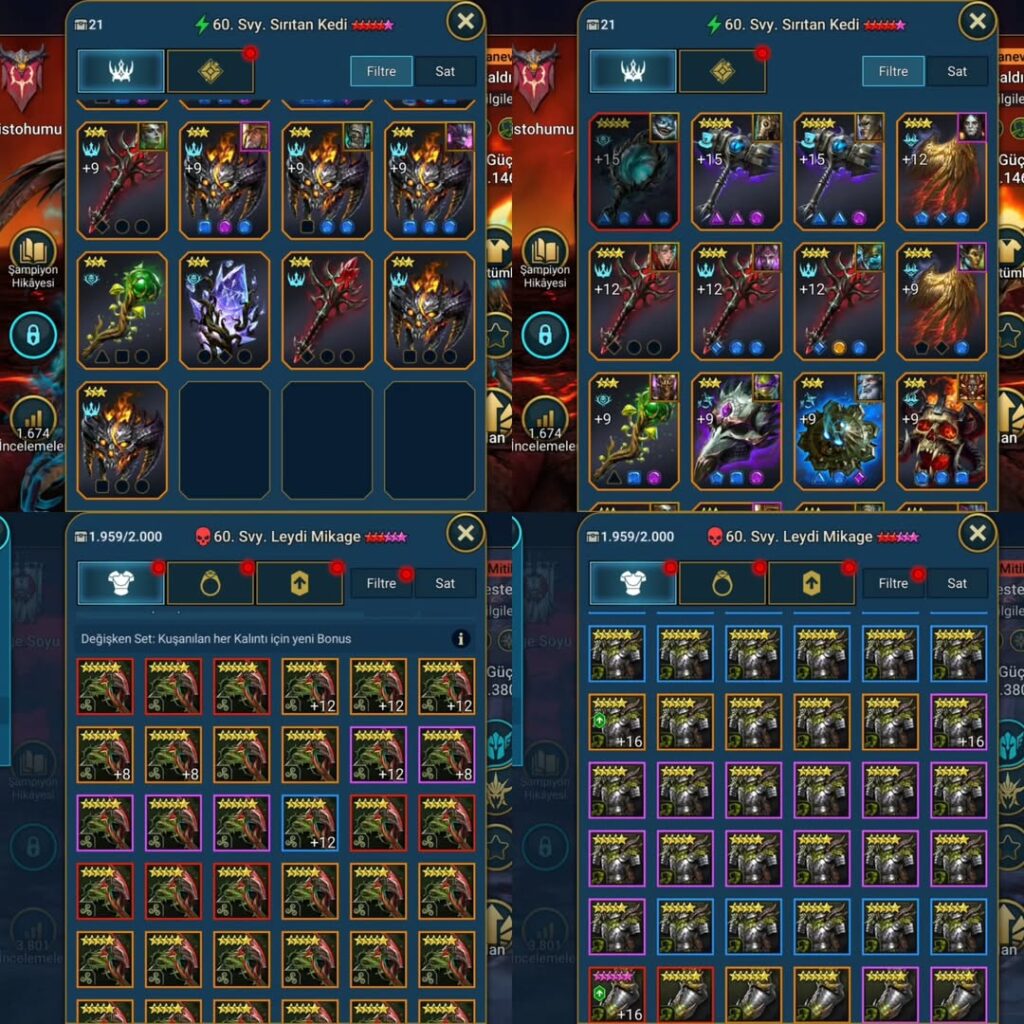Select the bird skull mask at +9
Screen dimensions: 1024x1024
(x=736, y=430)
